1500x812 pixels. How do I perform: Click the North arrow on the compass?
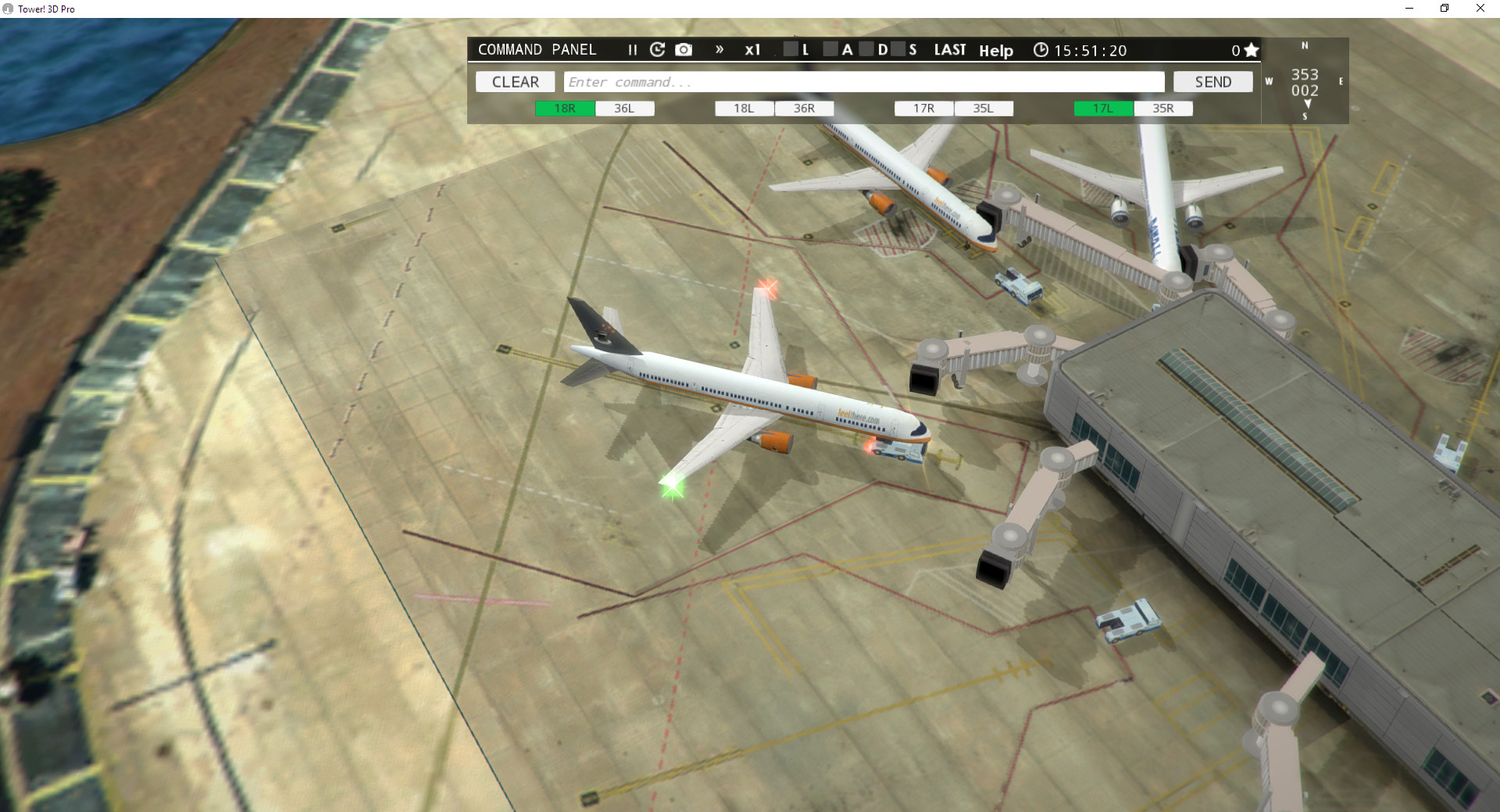[1303, 46]
